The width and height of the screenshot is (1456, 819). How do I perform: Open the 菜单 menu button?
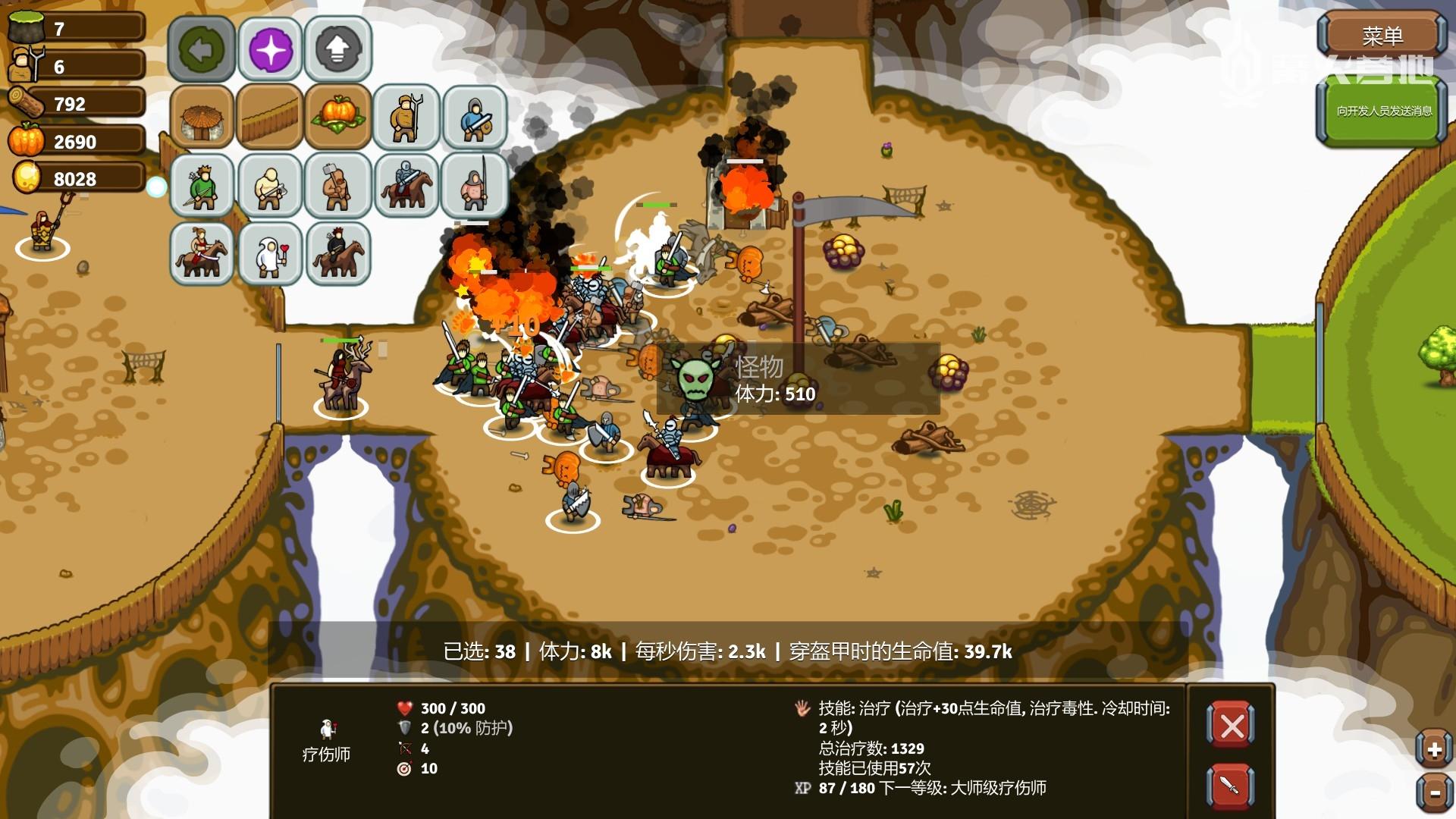point(1381,36)
